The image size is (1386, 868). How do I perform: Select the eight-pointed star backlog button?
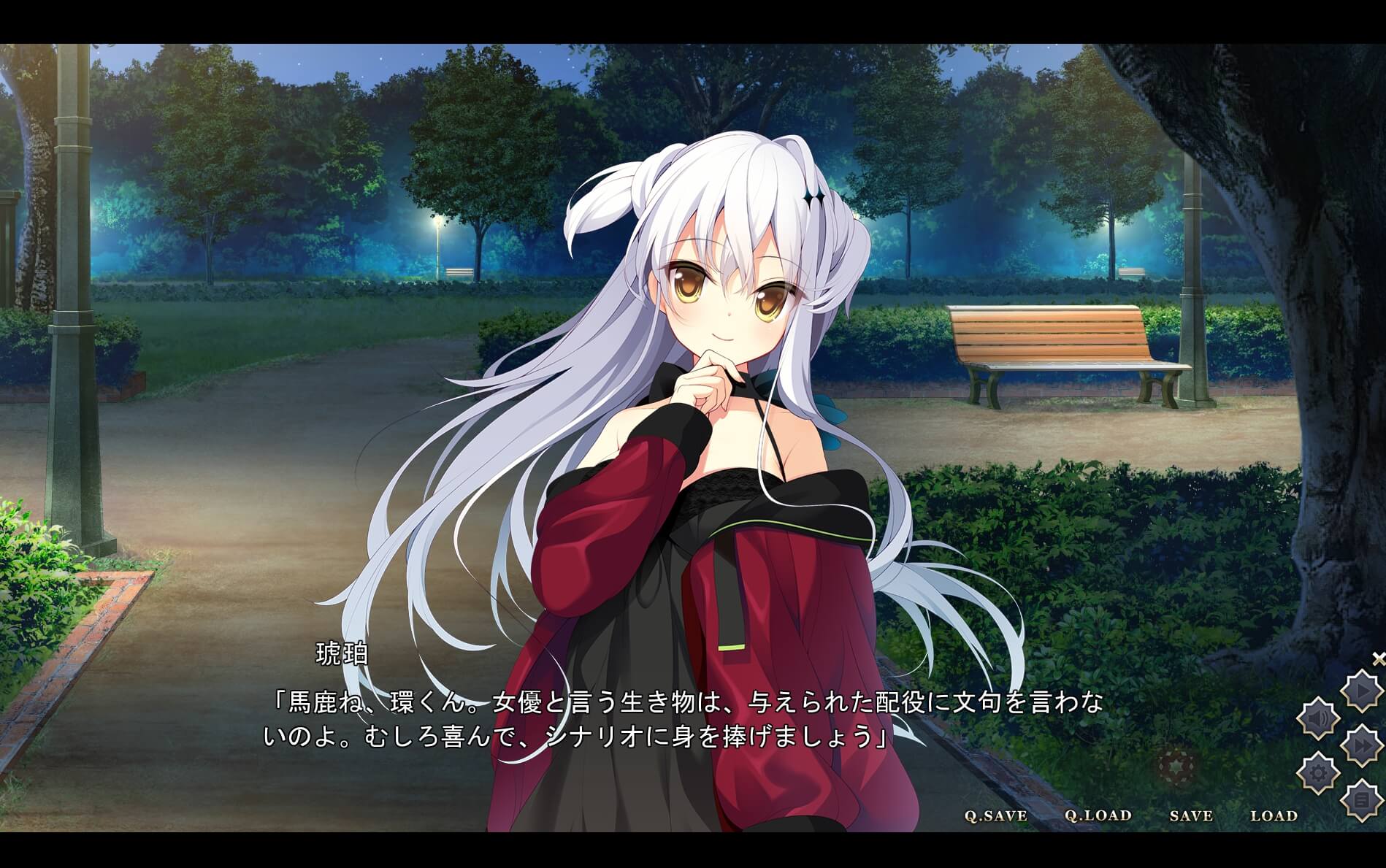pyautogui.click(x=1361, y=799)
